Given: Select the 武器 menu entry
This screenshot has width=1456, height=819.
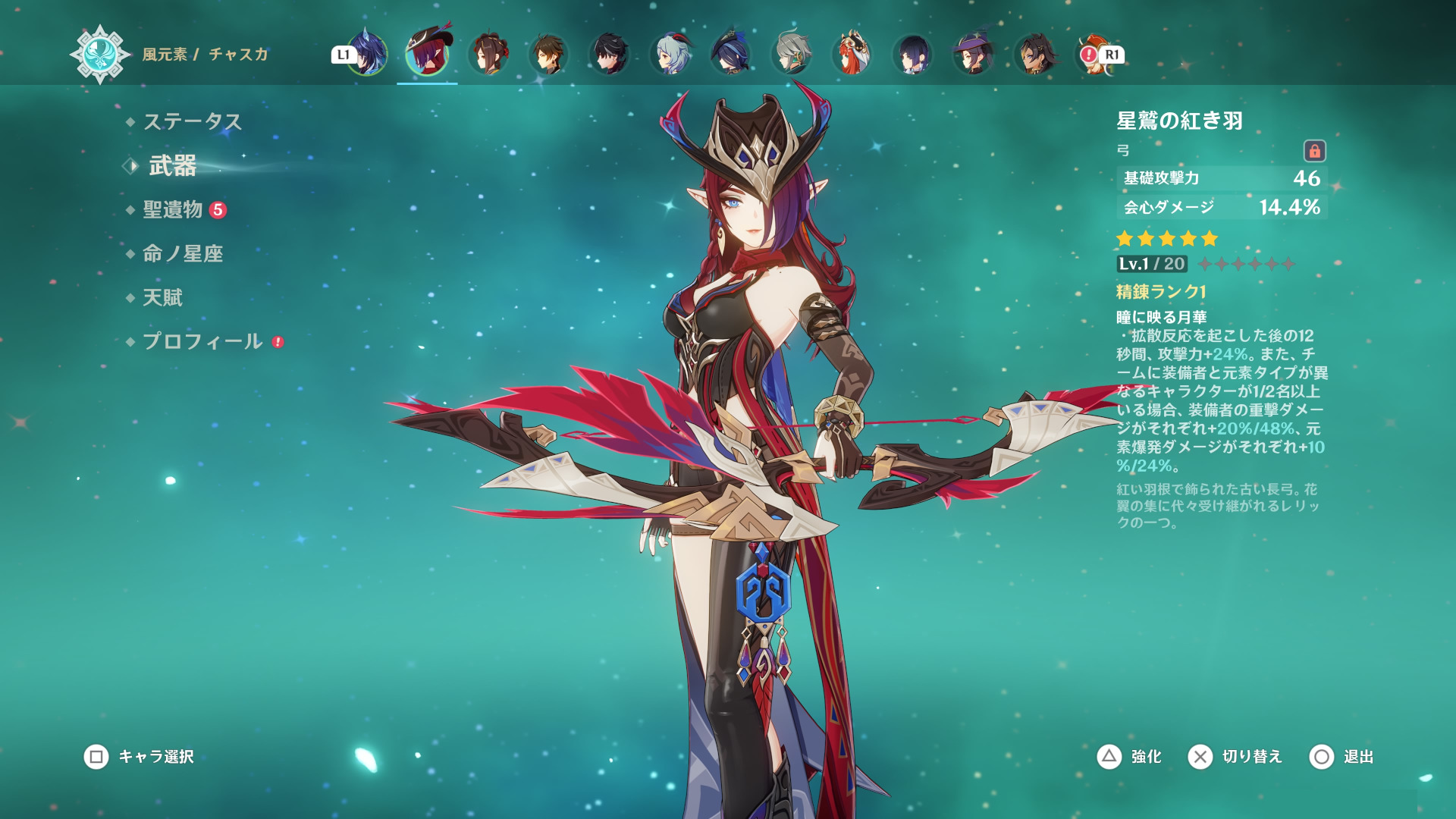Looking at the screenshot, I should (x=172, y=165).
